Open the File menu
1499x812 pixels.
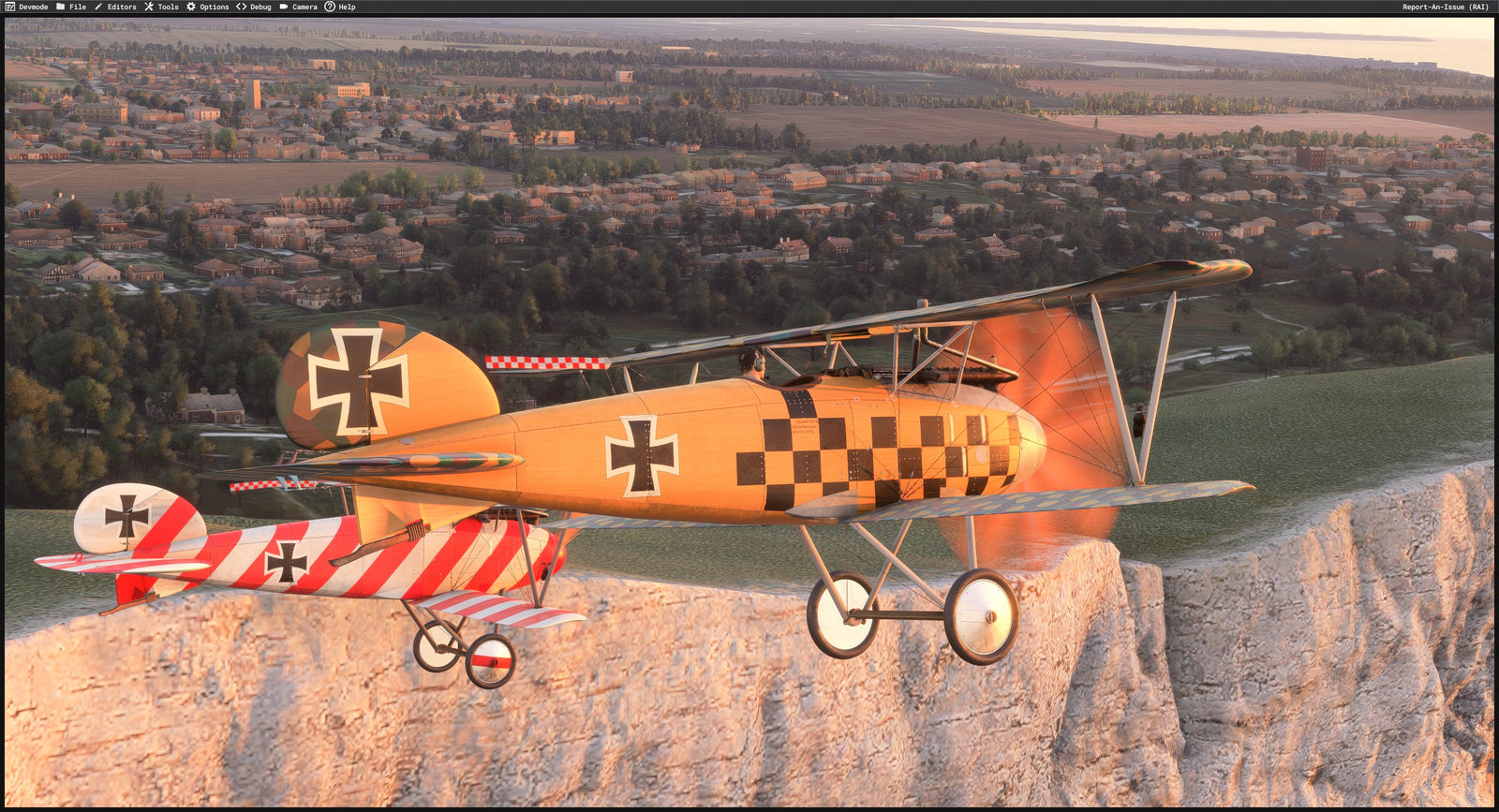[x=71, y=7]
